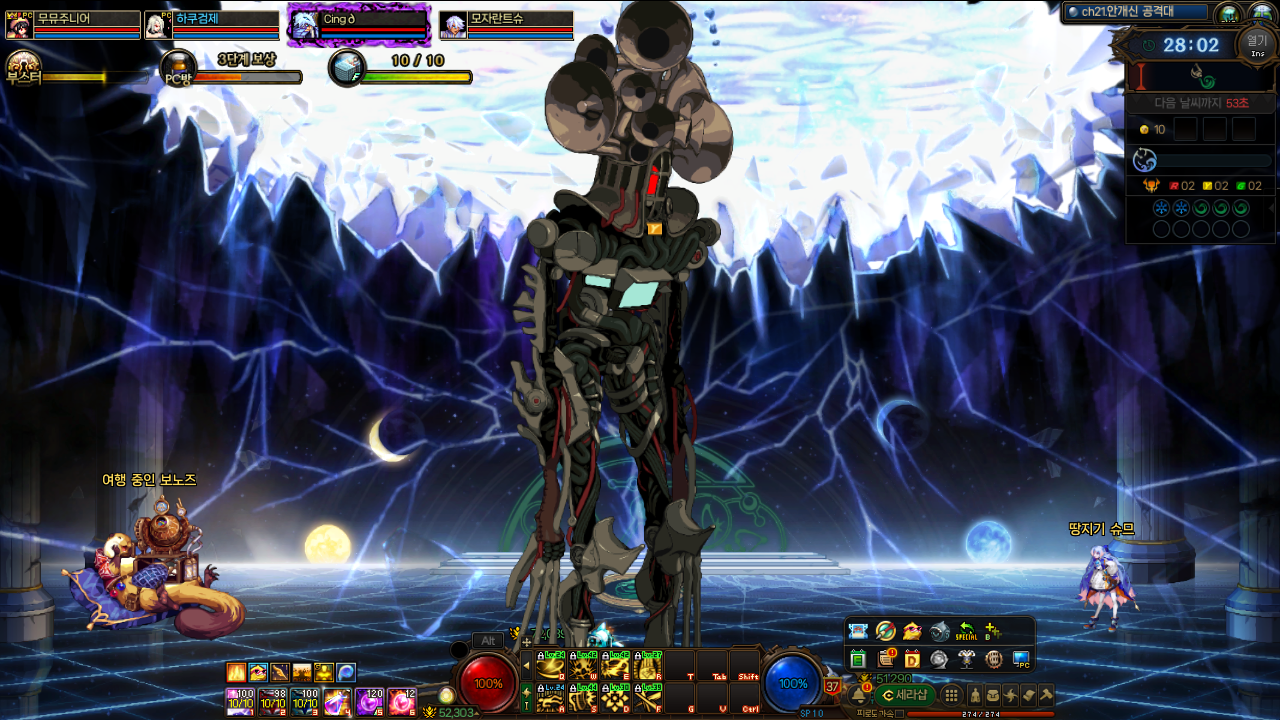This screenshot has width=1280, height=720.
Task: Open the grid menu button
Action: pos(951,695)
